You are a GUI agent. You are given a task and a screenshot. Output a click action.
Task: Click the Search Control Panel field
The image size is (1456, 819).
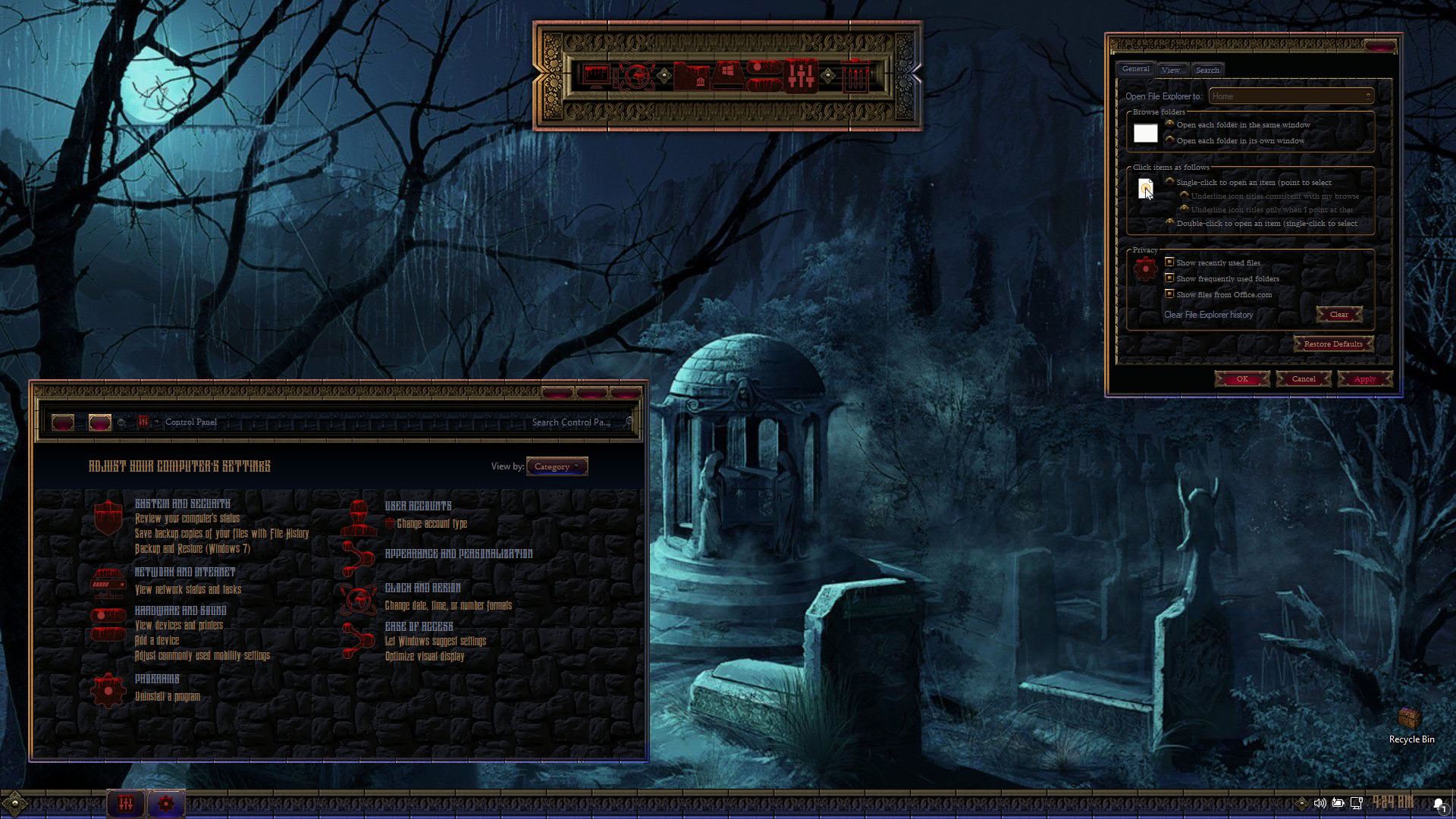pos(574,422)
